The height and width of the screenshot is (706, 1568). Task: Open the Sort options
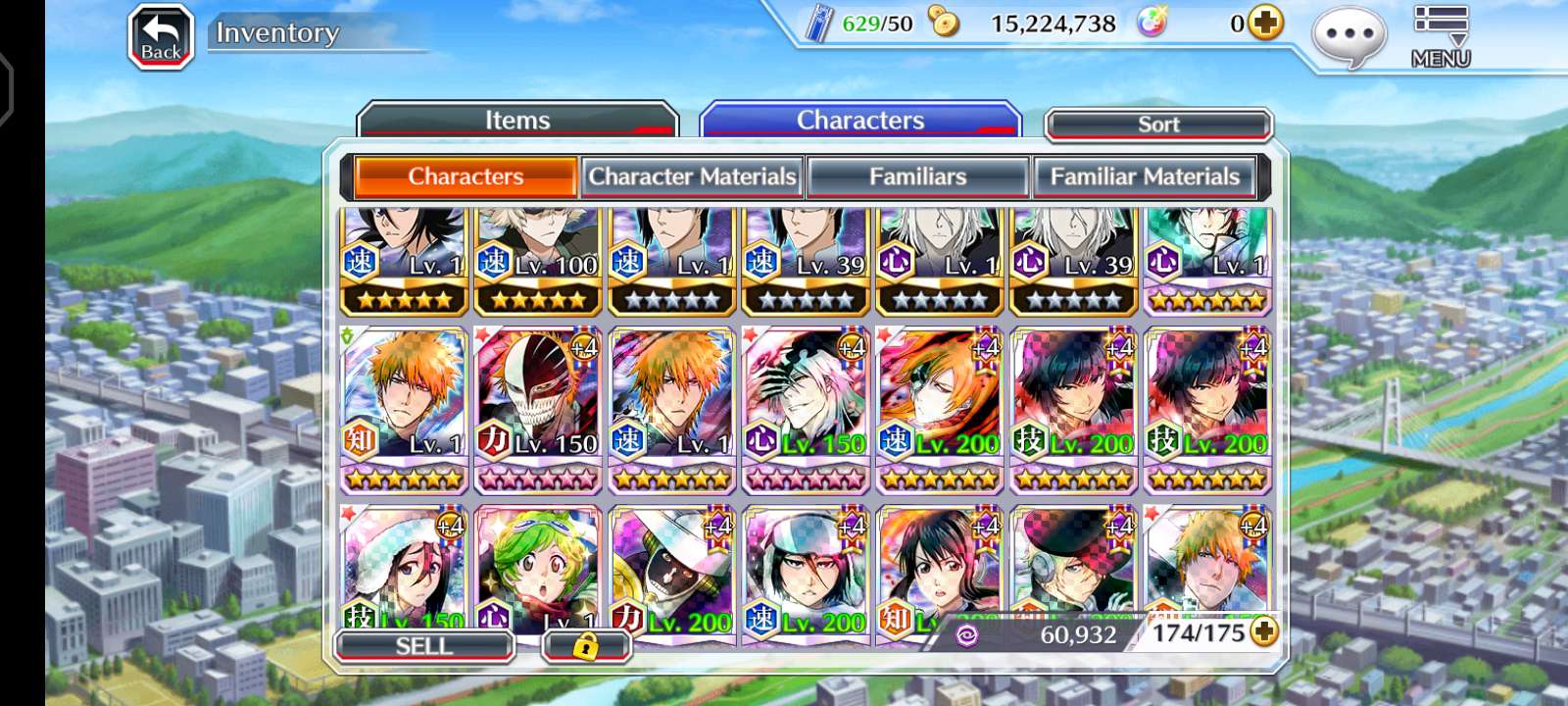coord(1158,125)
